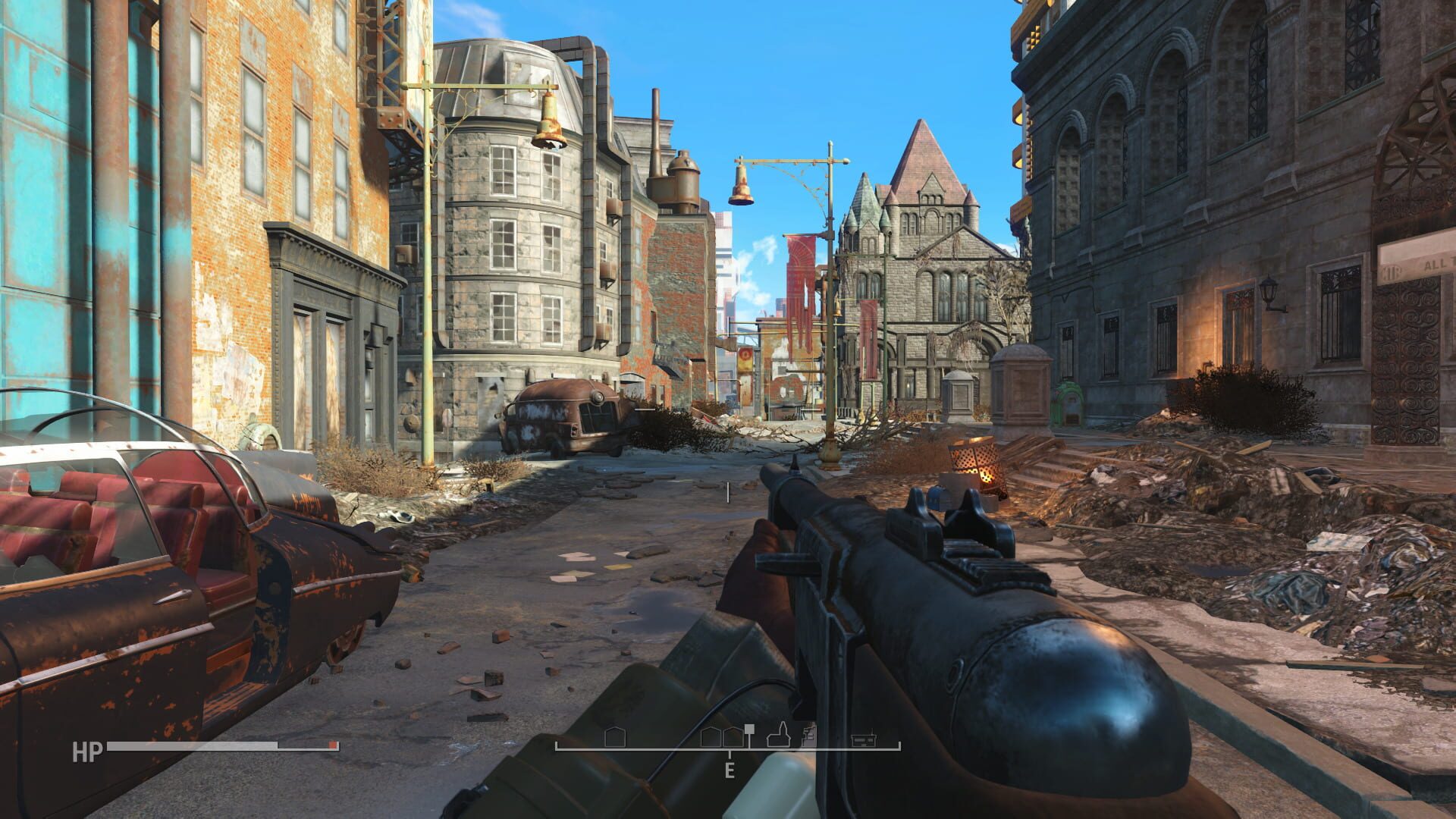Click the center crosshair dot

tap(728, 493)
